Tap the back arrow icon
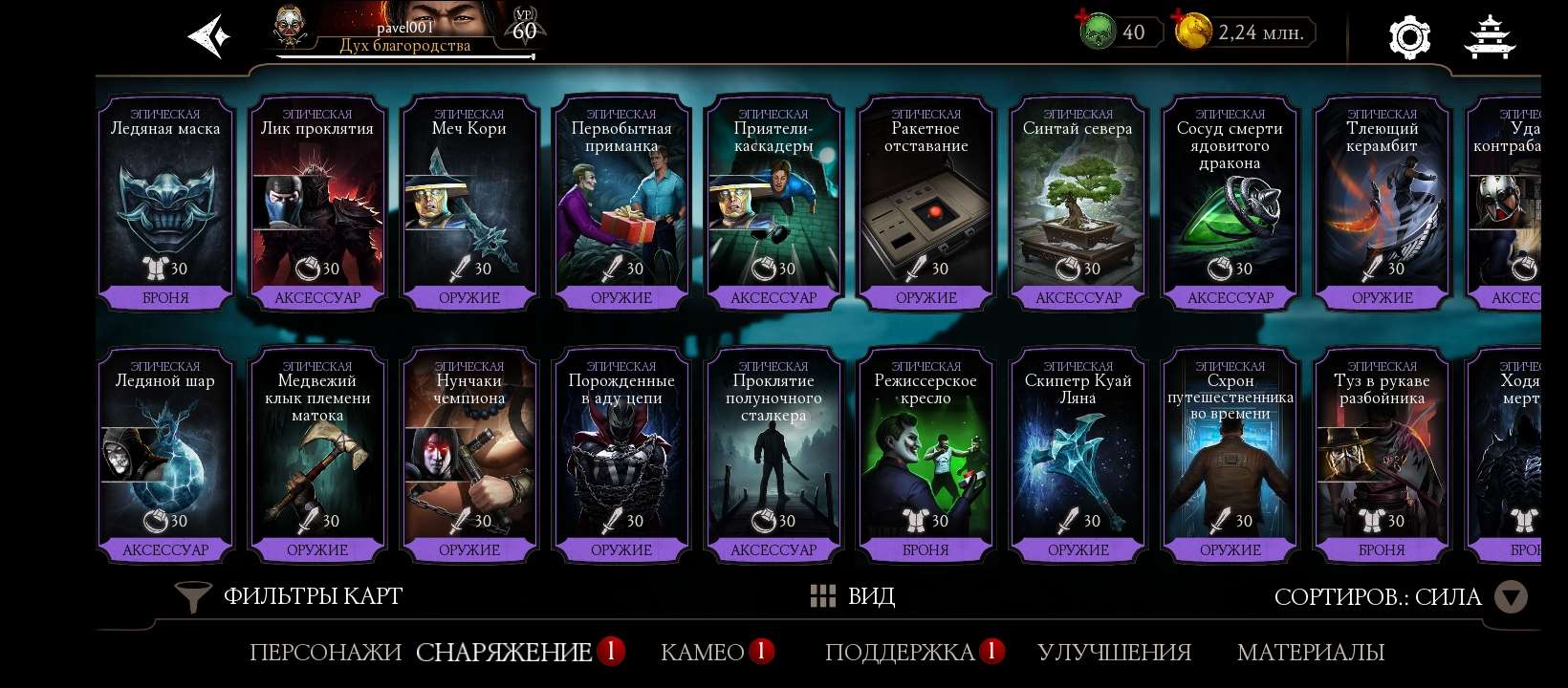 click(x=207, y=35)
